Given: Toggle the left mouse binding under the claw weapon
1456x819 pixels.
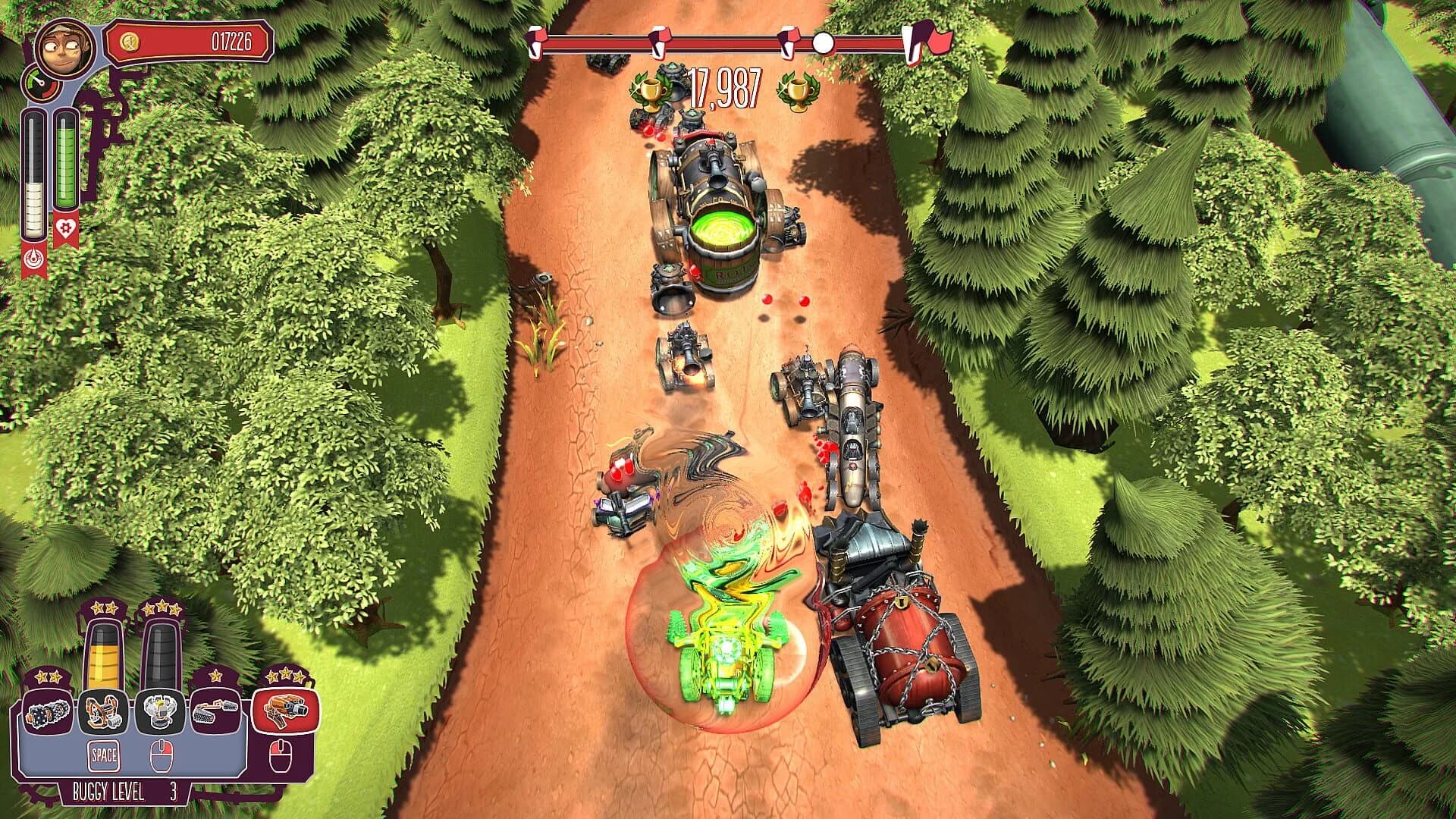Looking at the screenshot, I should pos(162,755).
